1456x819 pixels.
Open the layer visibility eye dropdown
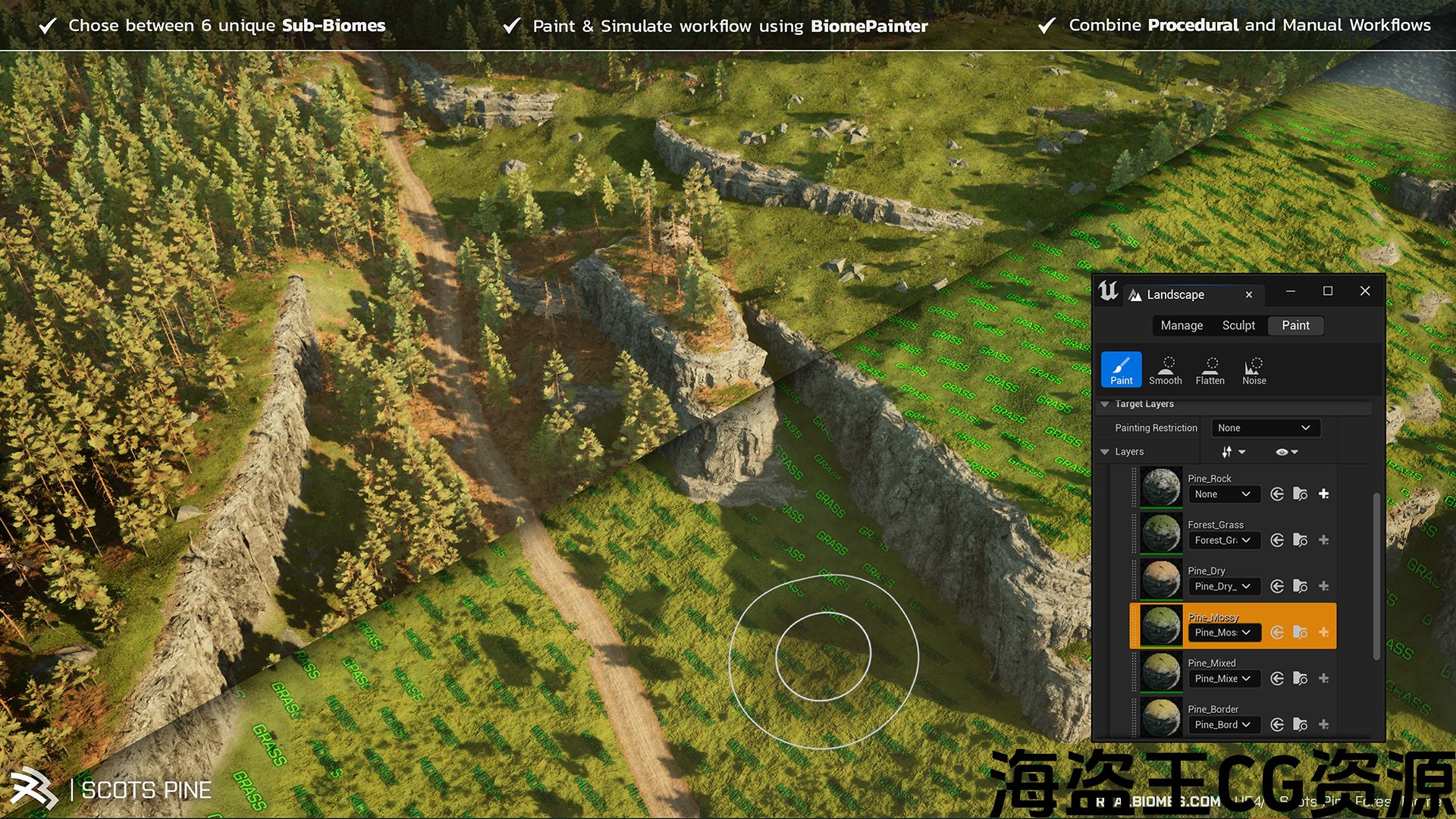click(1286, 452)
